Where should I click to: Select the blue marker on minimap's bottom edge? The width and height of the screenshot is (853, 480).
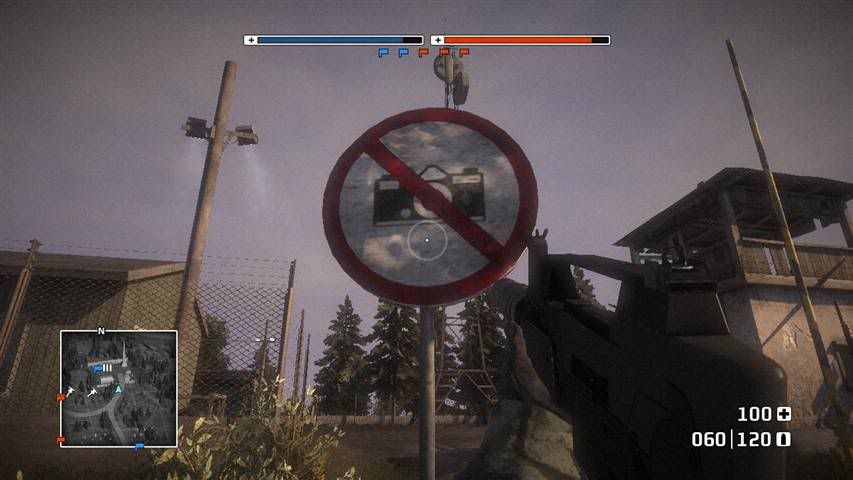[138, 445]
